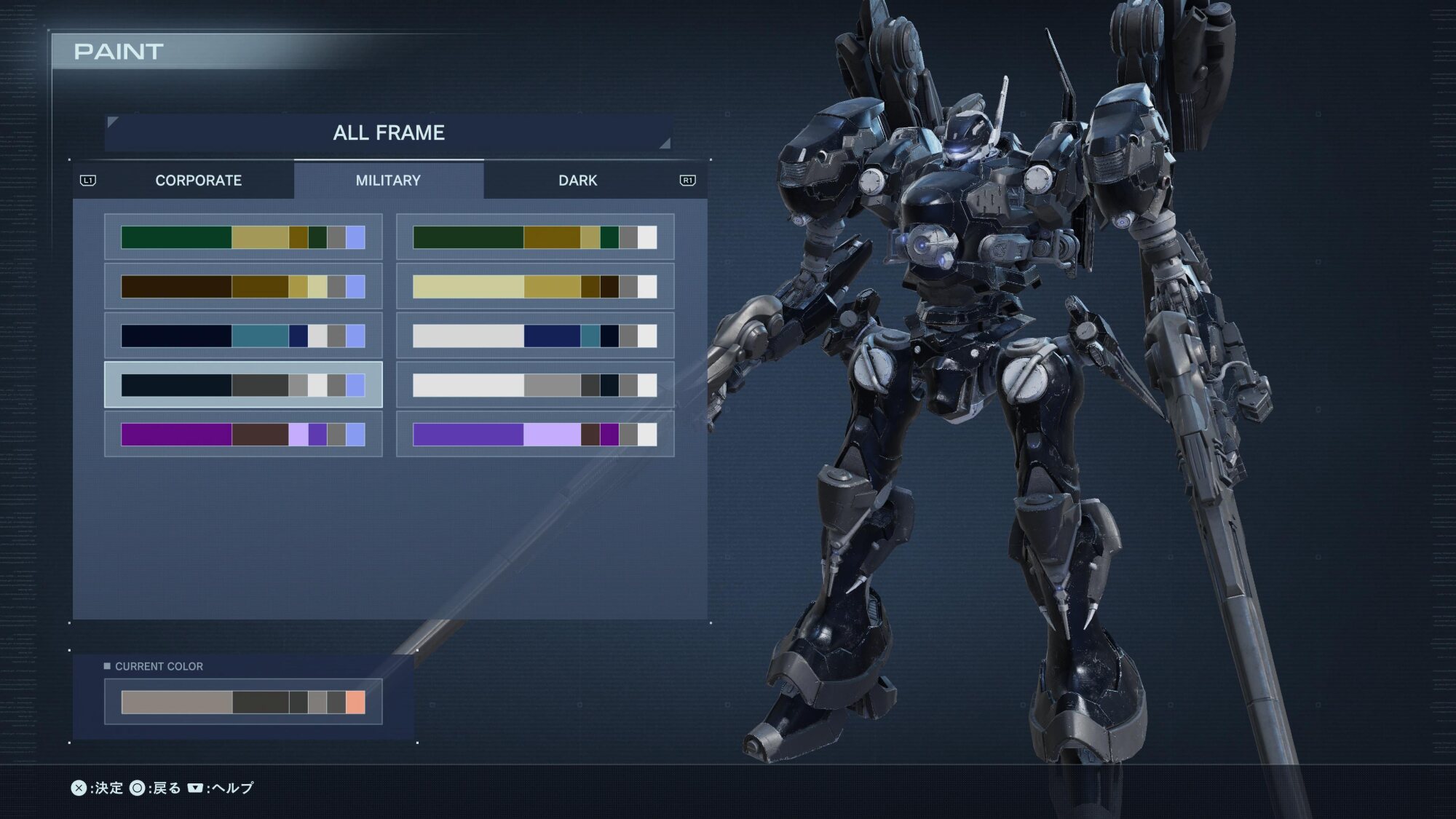Choose the ALL FRAME paint target header
Image resolution: width=1456 pixels, height=819 pixels.
[389, 132]
